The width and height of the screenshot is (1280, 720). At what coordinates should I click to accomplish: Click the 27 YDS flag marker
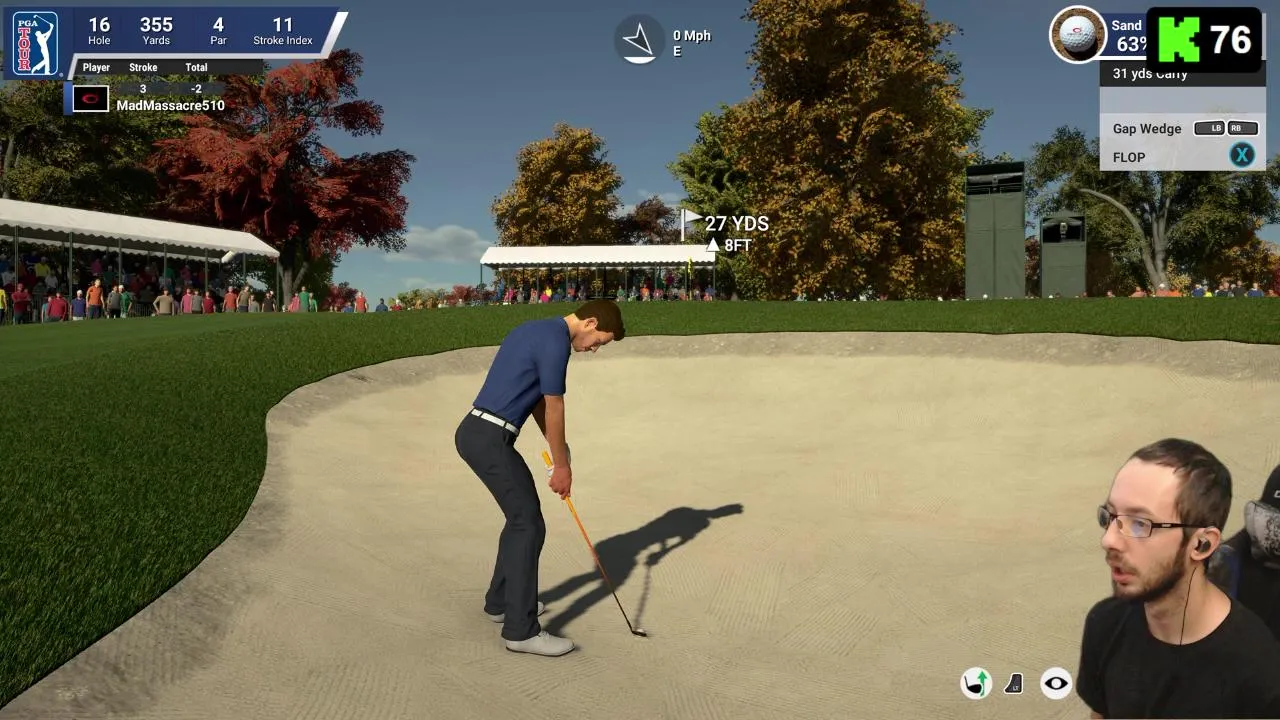724,224
